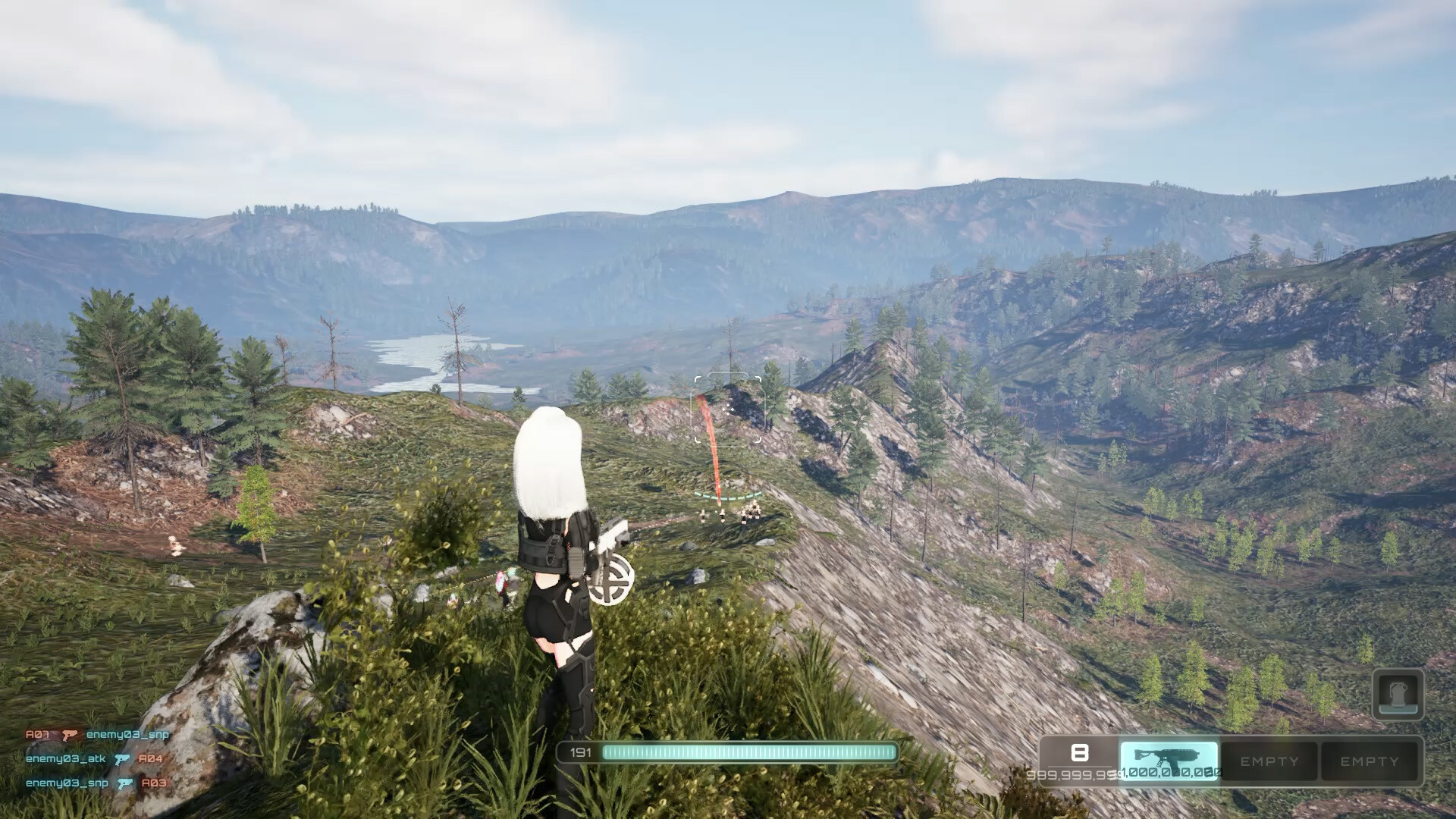
Task: Select the second EMPTY weapon slot
Action: [1369, 760]
